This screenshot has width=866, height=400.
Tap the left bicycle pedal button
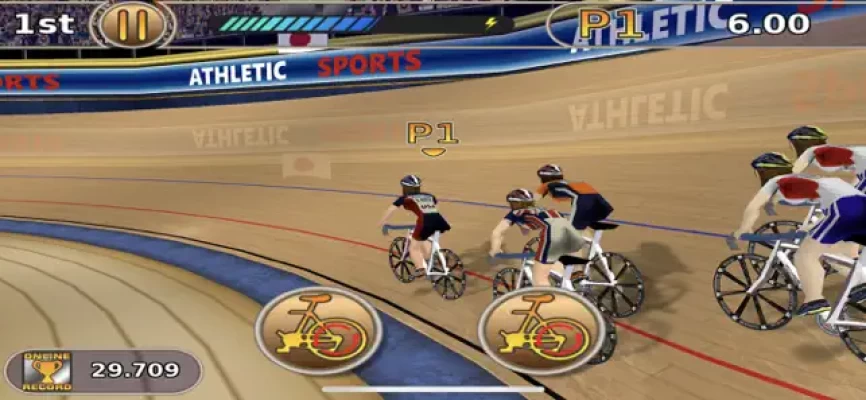pyautogui.click(x=318, y=330)
